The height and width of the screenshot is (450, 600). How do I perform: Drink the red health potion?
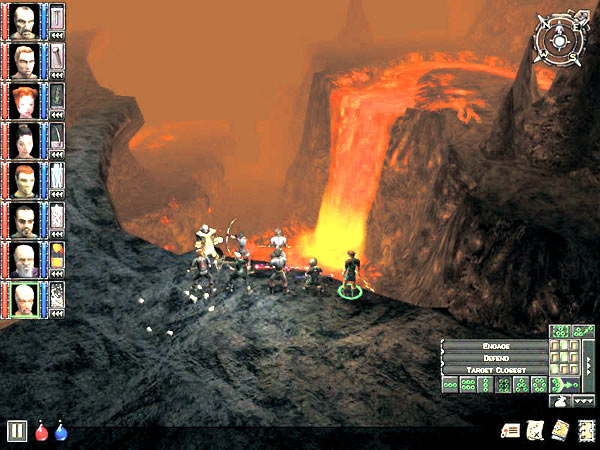click(42, 431)
